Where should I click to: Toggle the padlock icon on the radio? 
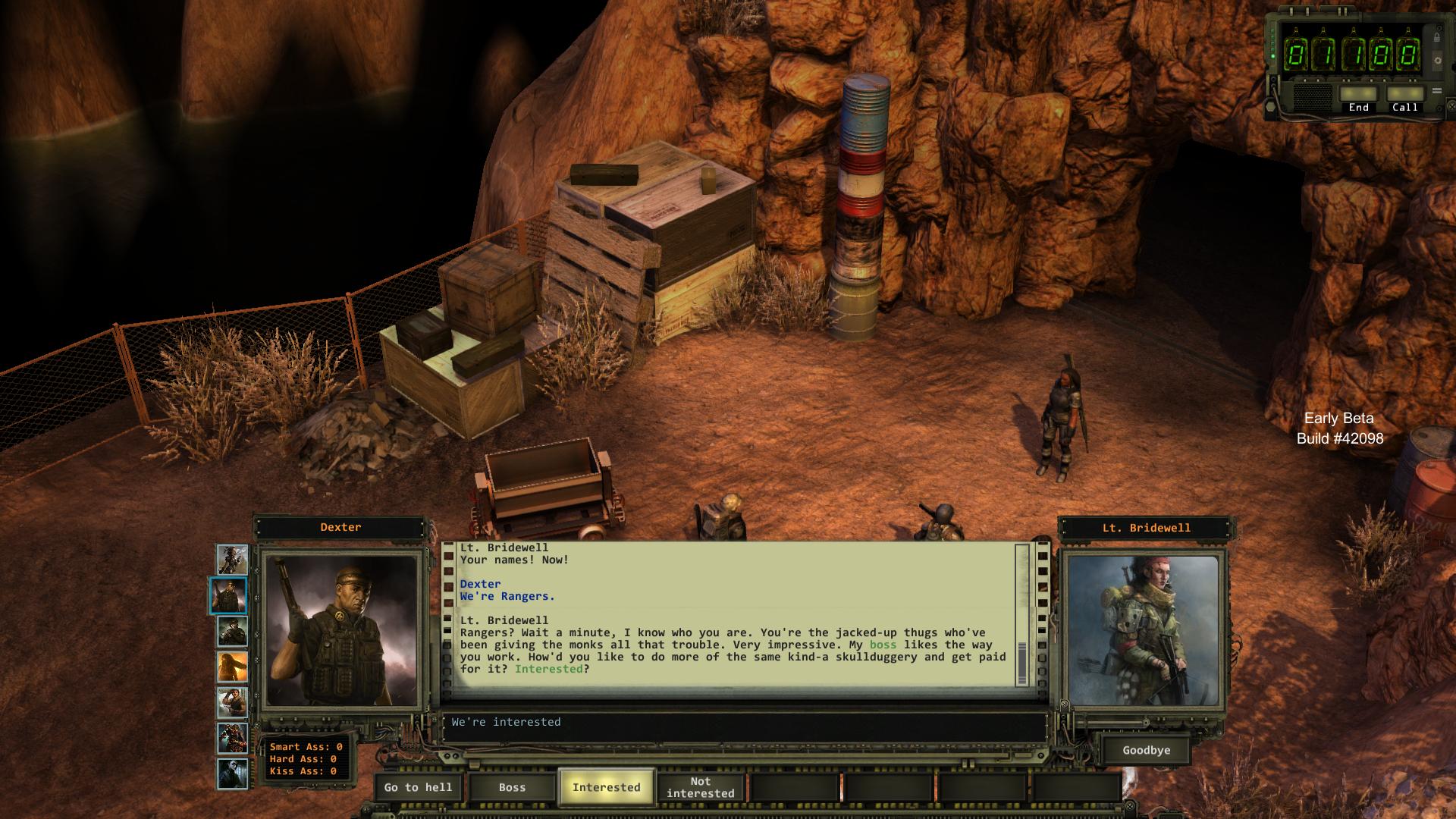(x=1436, y=37)
